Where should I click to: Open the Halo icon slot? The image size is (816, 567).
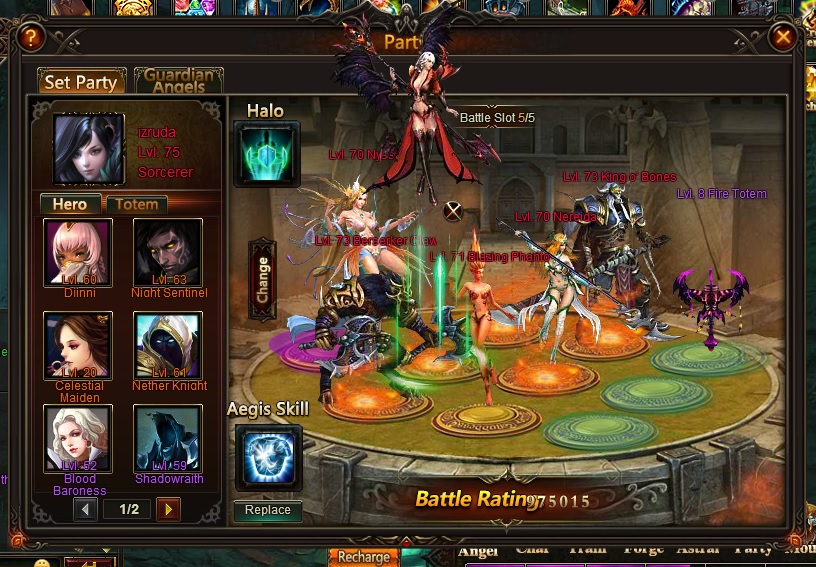[x=266, y=154]
